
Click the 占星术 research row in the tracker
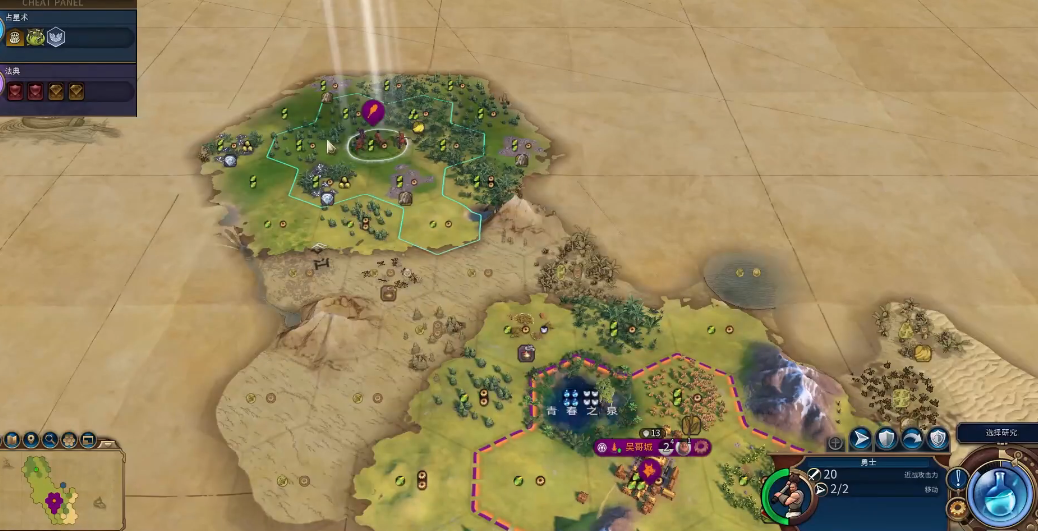(70, 37)
